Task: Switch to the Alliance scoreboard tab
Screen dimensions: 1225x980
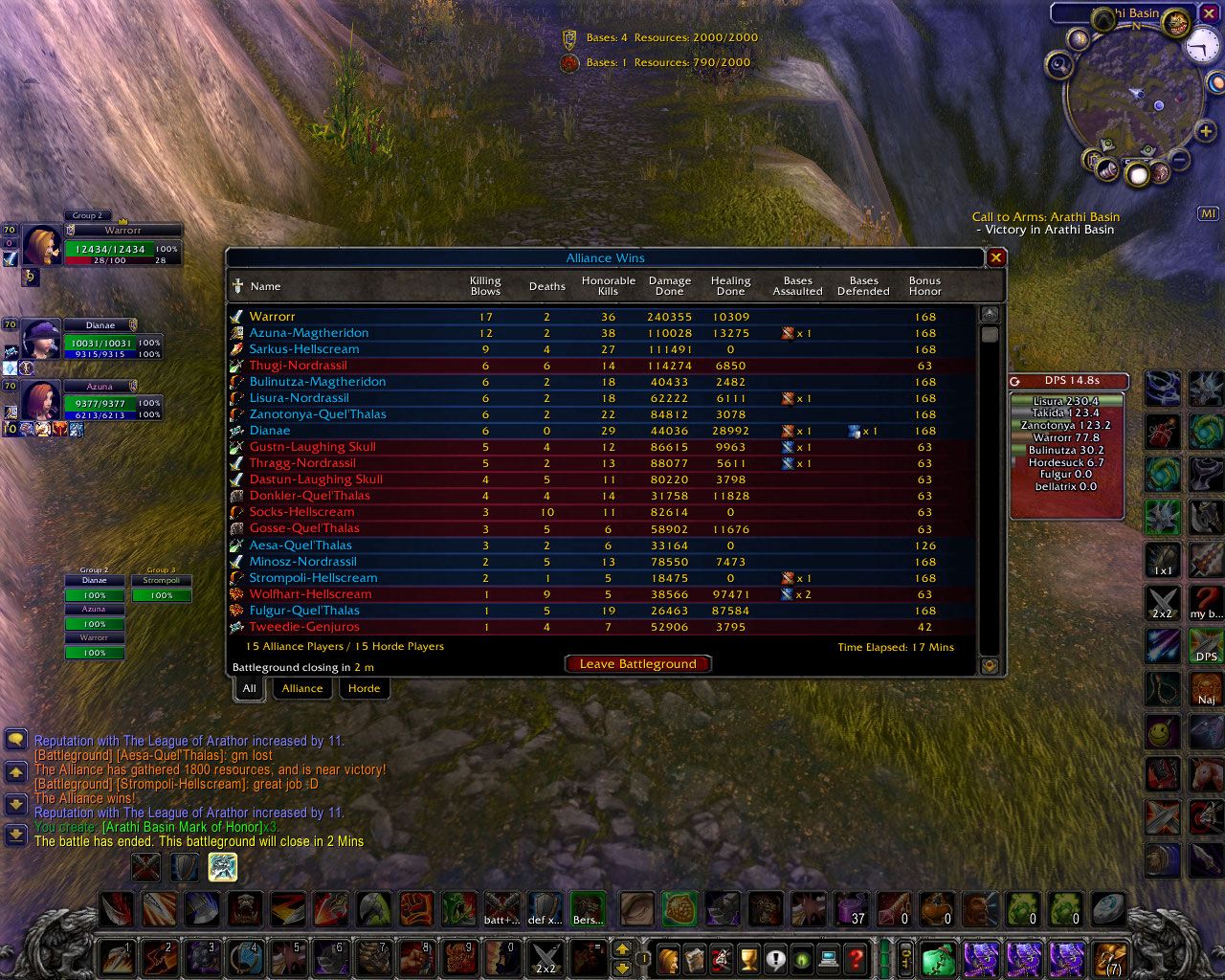Action: pyautogui.click(x=302, y=688)
